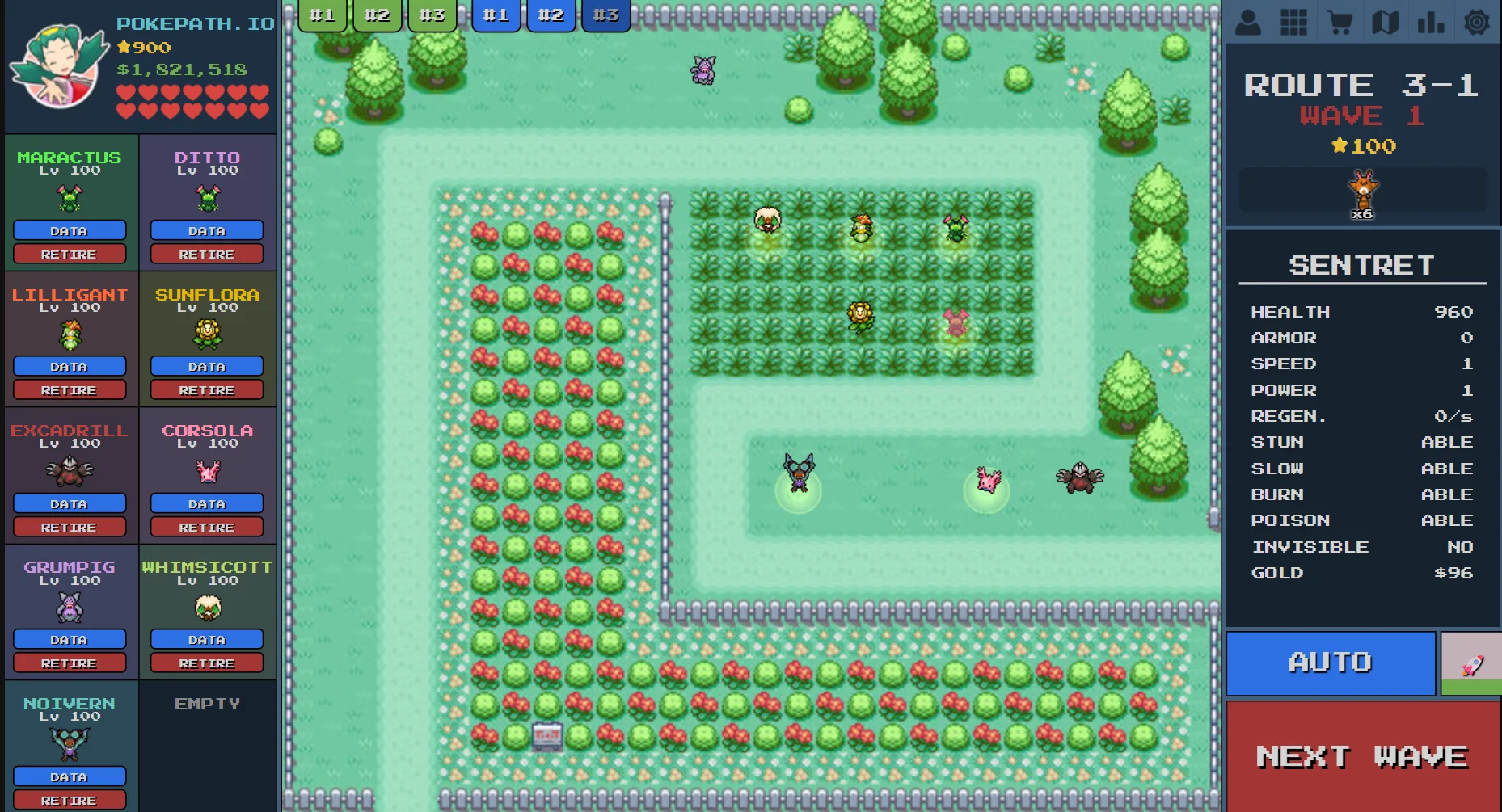Open the player profile icon

pos(1248,22)
